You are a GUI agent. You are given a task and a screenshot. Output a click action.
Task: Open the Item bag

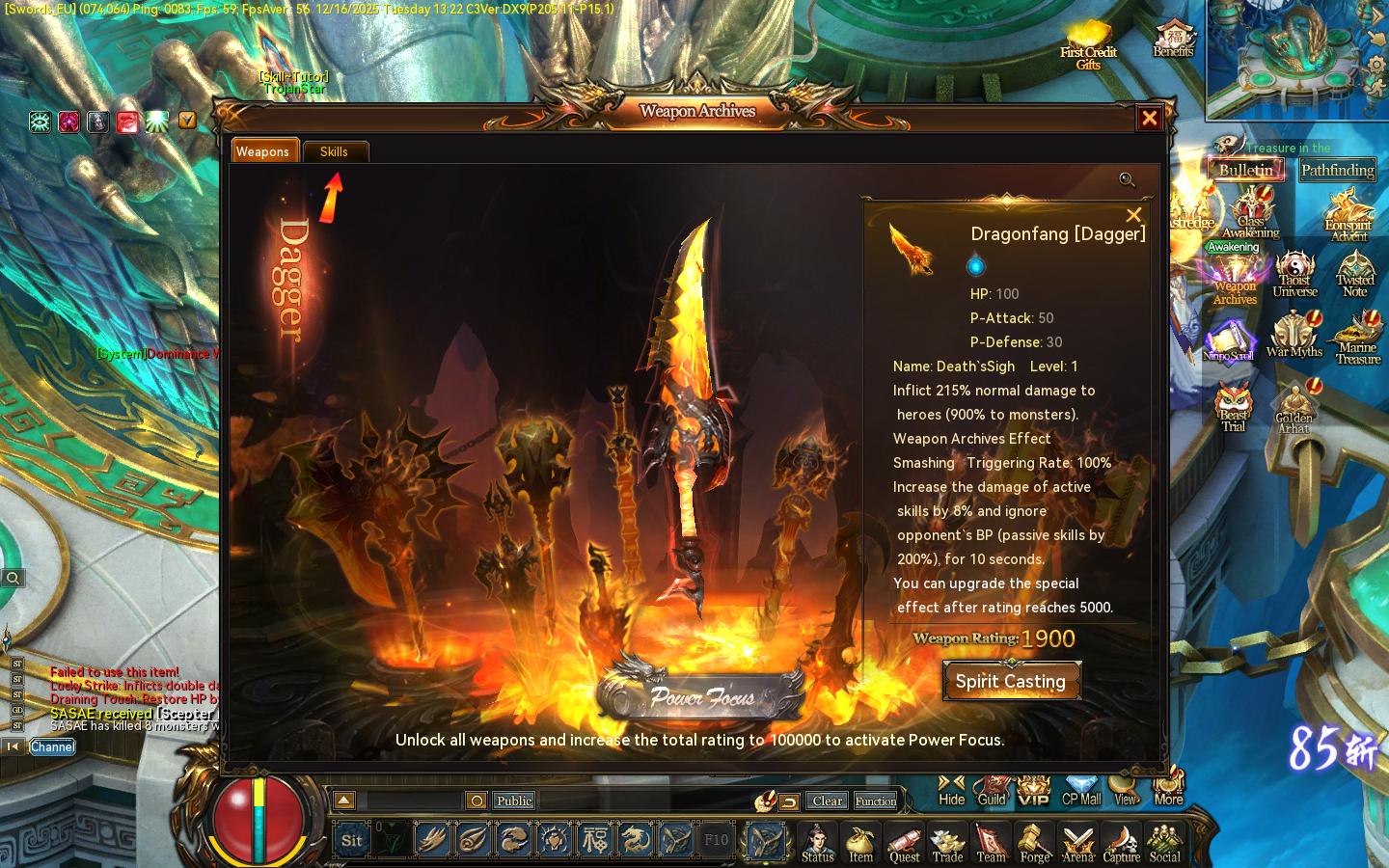click(x=860, y=843)
